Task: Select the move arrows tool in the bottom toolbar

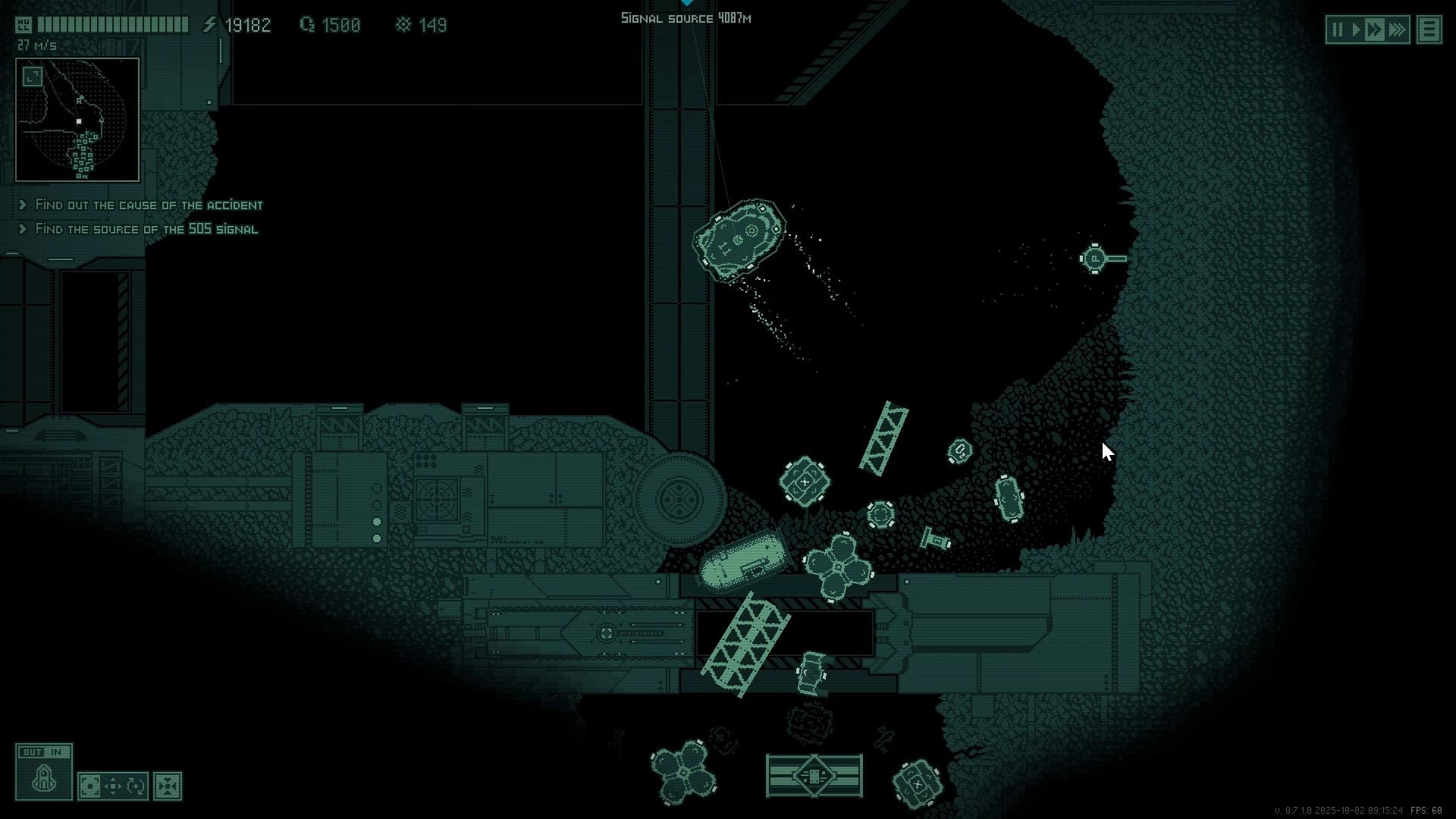Action: pos(113,786)
